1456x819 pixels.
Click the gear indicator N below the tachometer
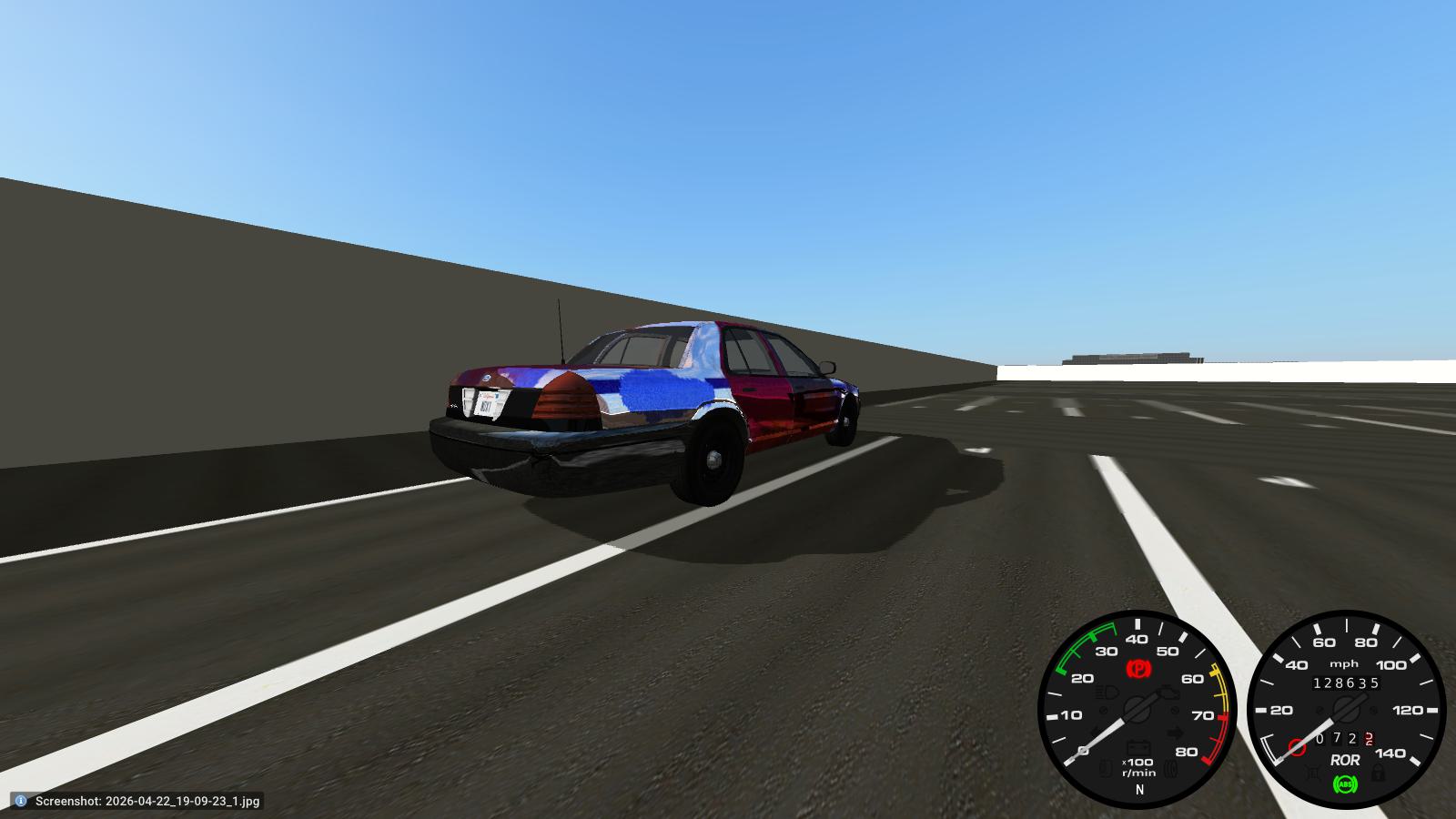tap(1139, 789)
